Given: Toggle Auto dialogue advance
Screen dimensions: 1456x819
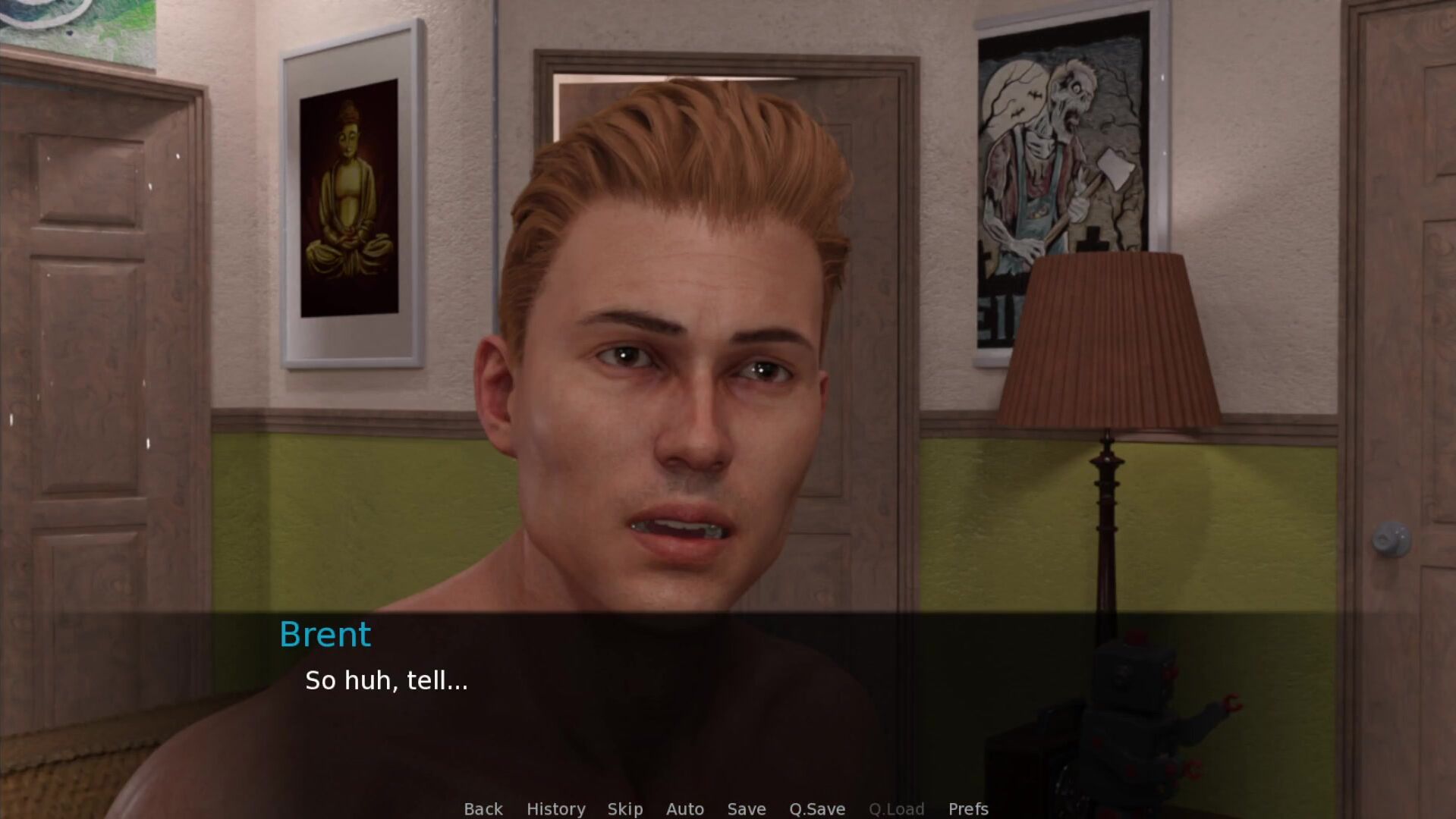Looking at the screenshot, I should pos(684,808).
